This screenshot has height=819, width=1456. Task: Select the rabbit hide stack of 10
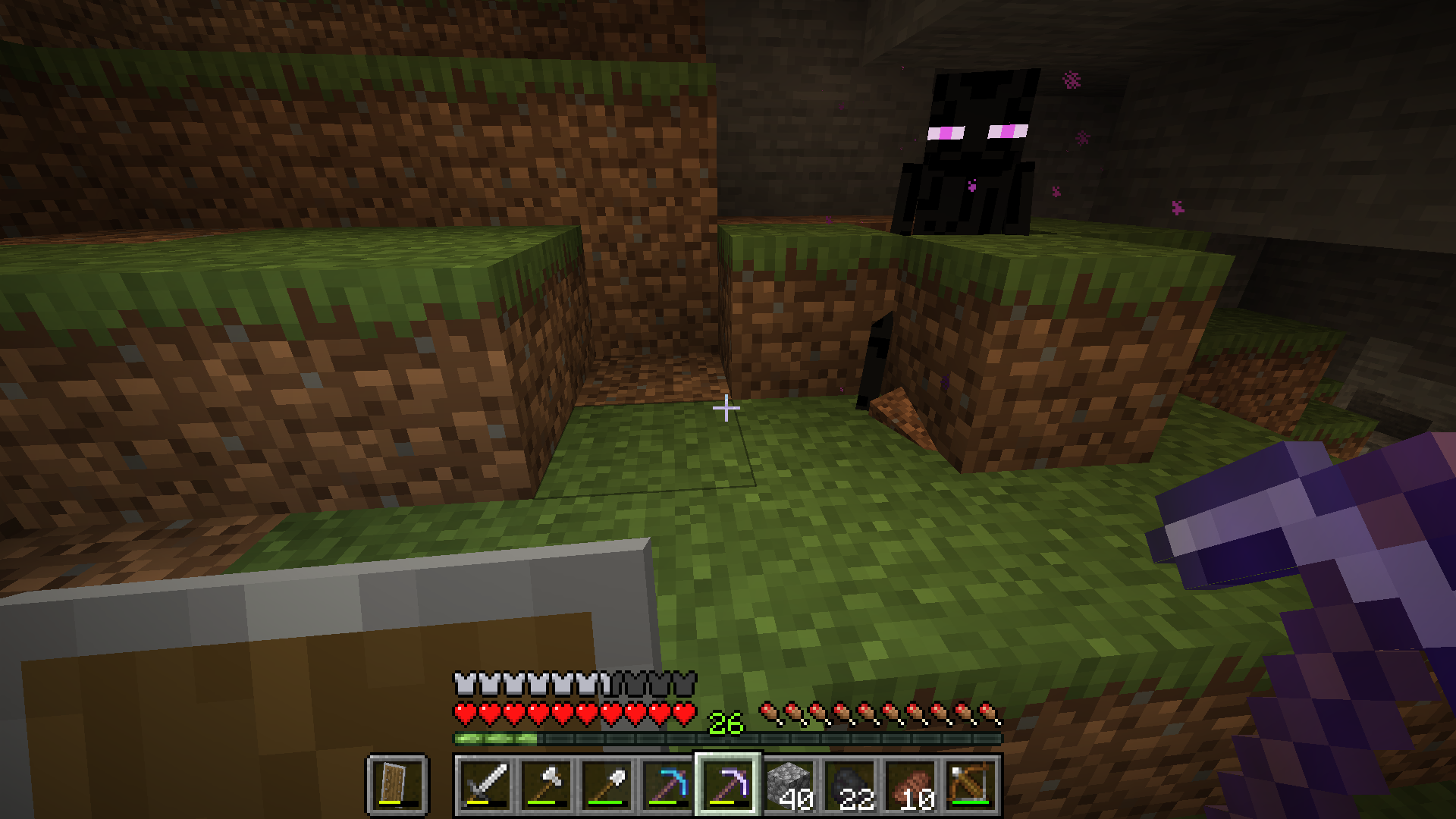click(x=912, y=786)
